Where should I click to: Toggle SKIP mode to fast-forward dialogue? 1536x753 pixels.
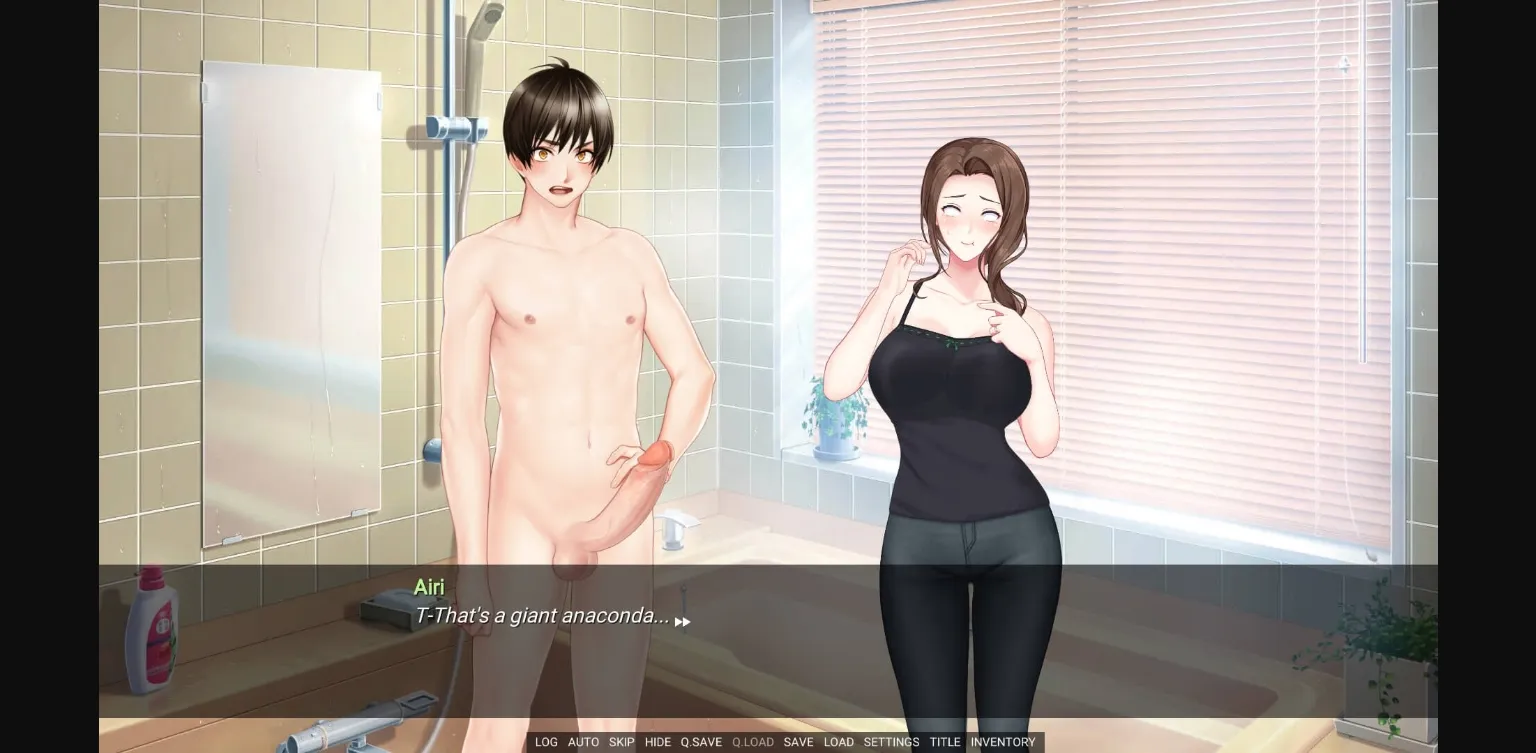tap(621, 742)
